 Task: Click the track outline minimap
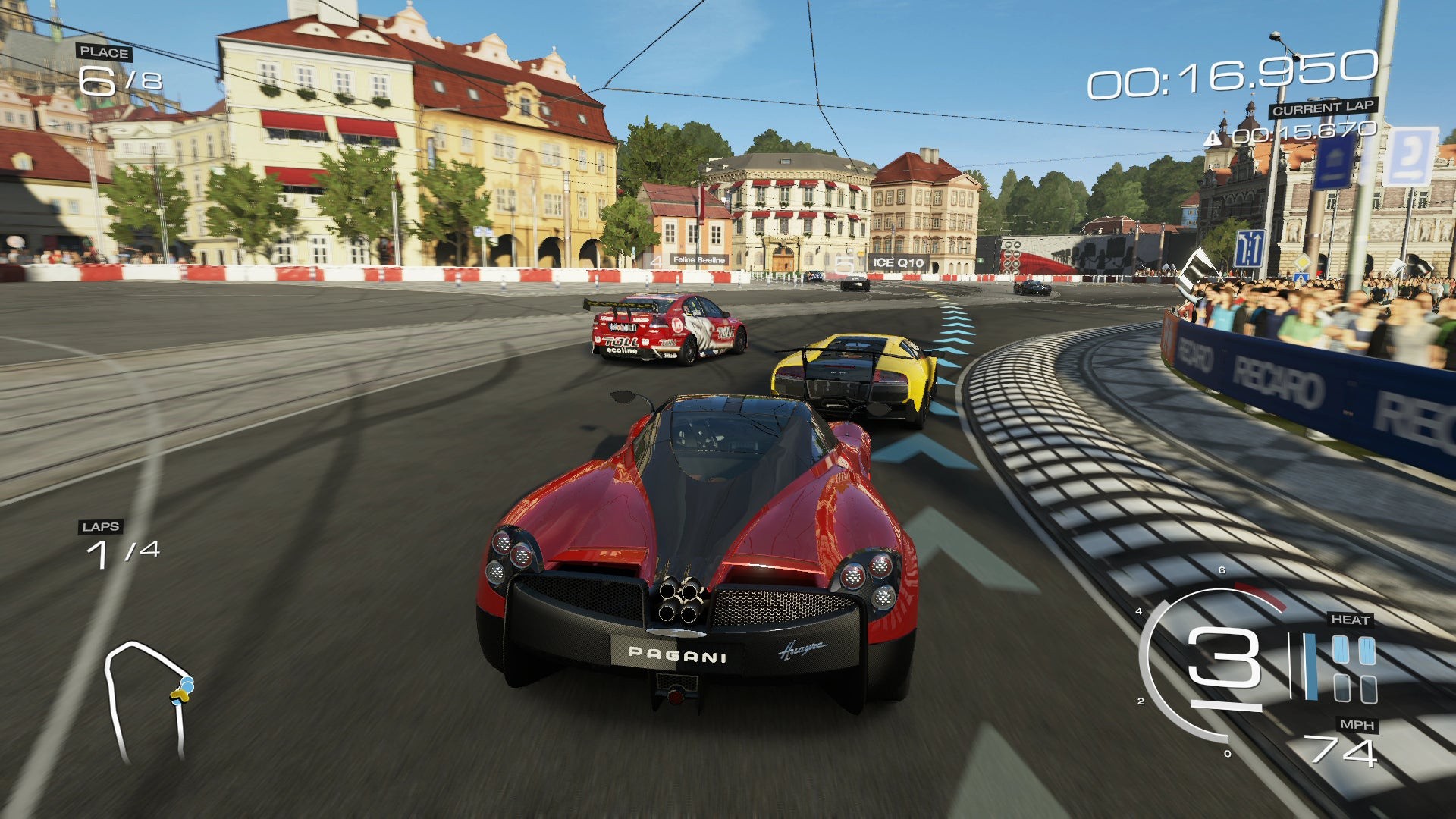click(x=148, y=699)
